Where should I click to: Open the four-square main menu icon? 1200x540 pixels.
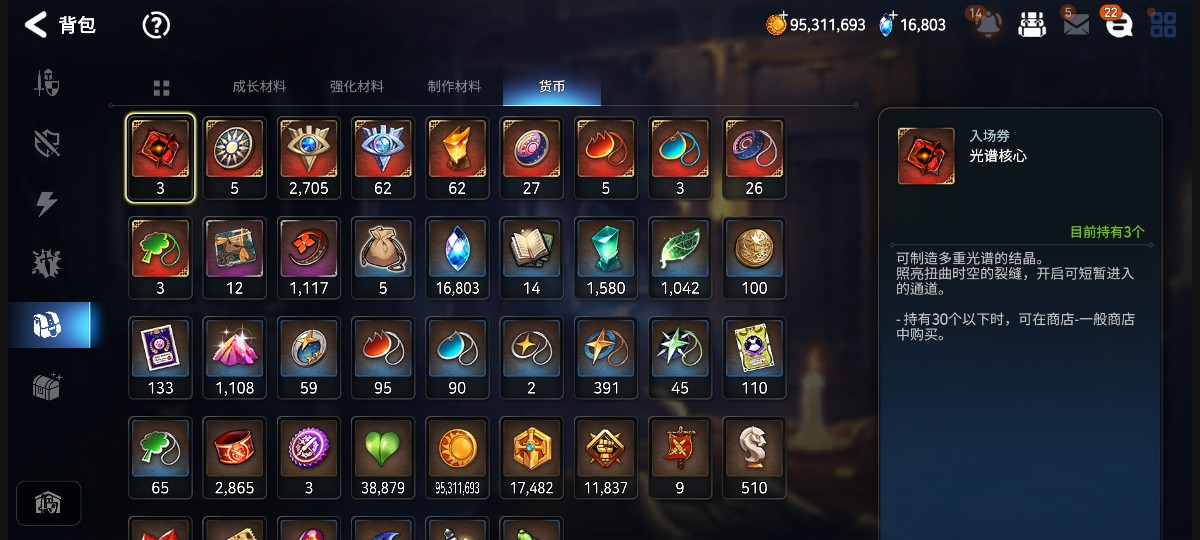pos(1163,25)
